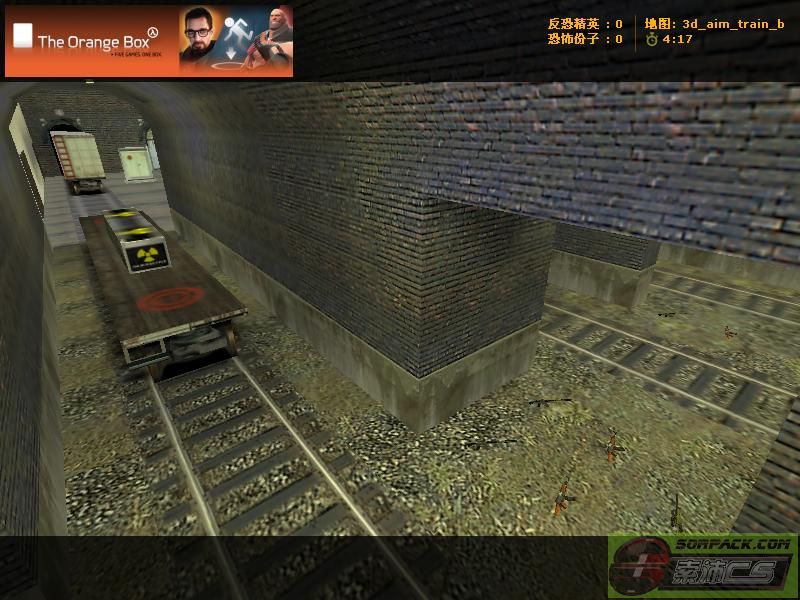The width and height of the screenshot is (800, 600).
Task: Click the SORPACK.COM logo watermark
Action: pyautogui.click(x=703, y=566)
